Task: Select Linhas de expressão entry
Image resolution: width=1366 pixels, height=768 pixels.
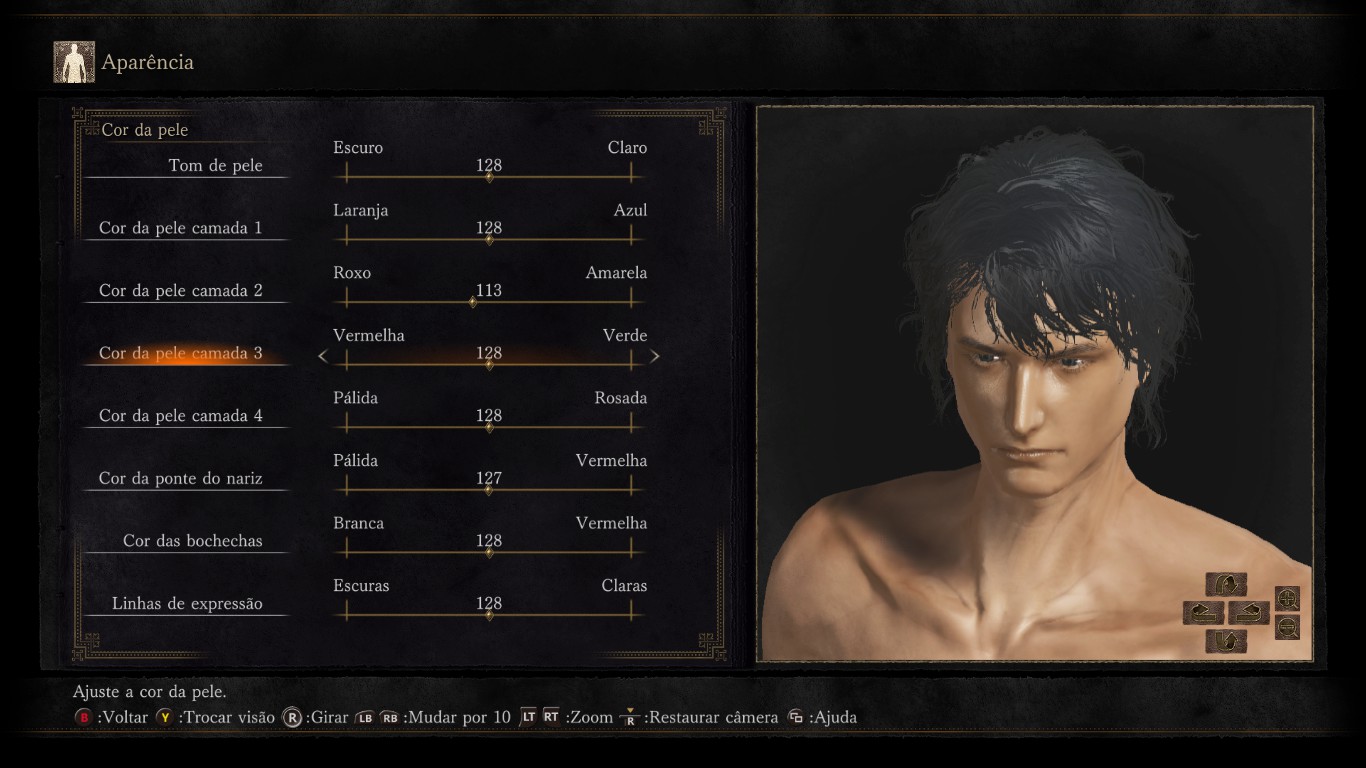Action: (187, 604)
